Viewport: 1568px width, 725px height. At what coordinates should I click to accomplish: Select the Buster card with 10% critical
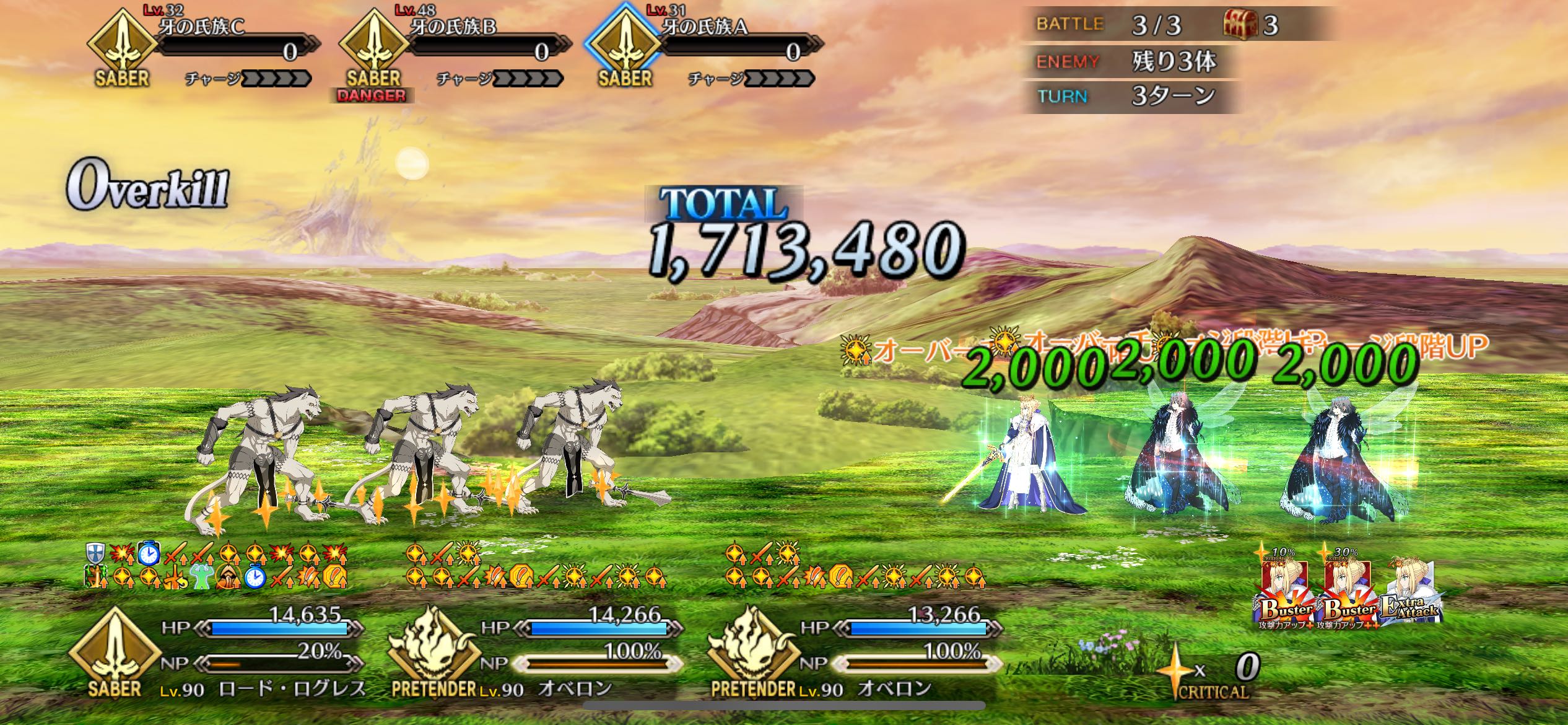[x=1285, y=592]
